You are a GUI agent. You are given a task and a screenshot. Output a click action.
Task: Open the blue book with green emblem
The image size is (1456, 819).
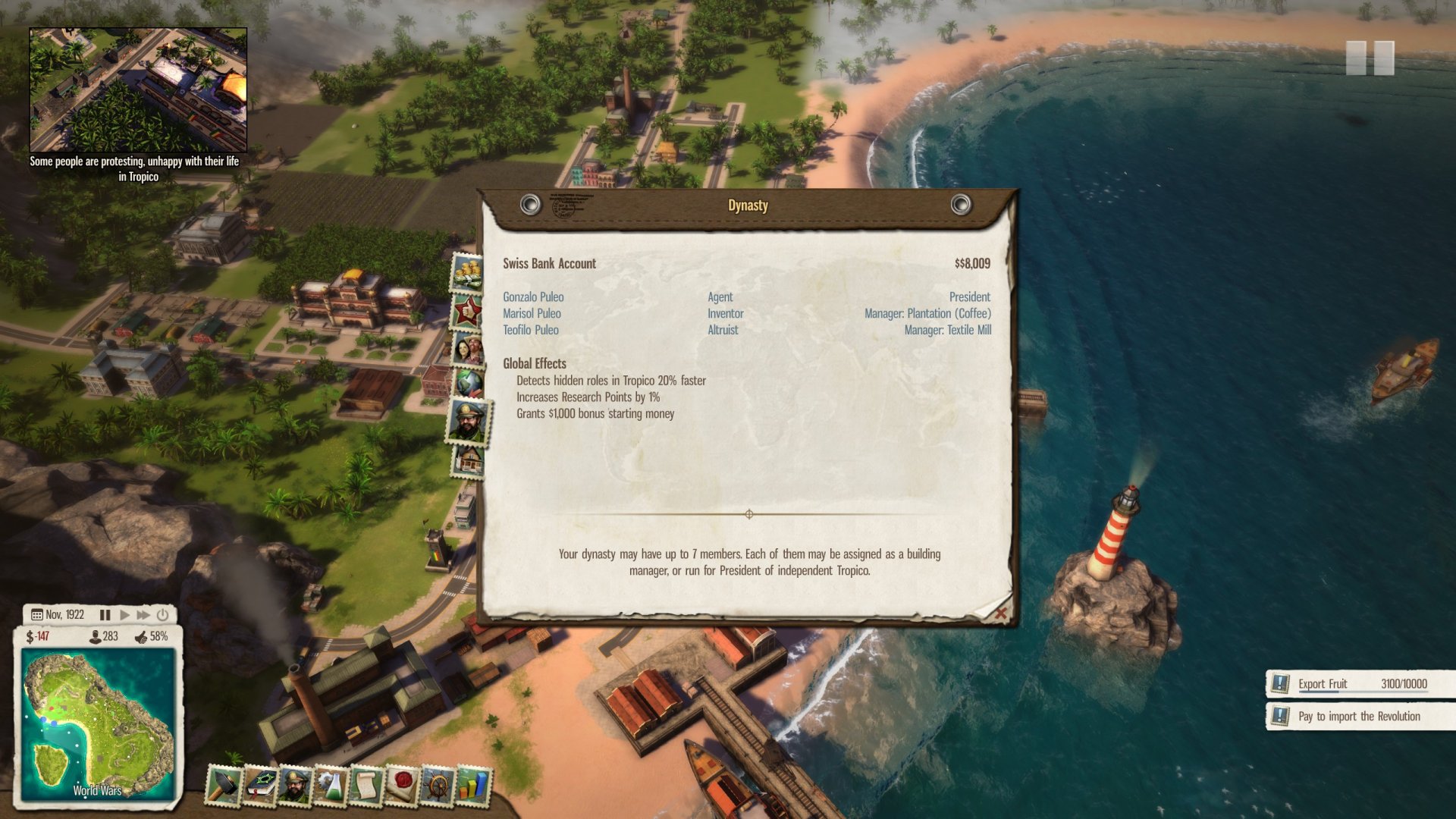click(x=260, y=786)
